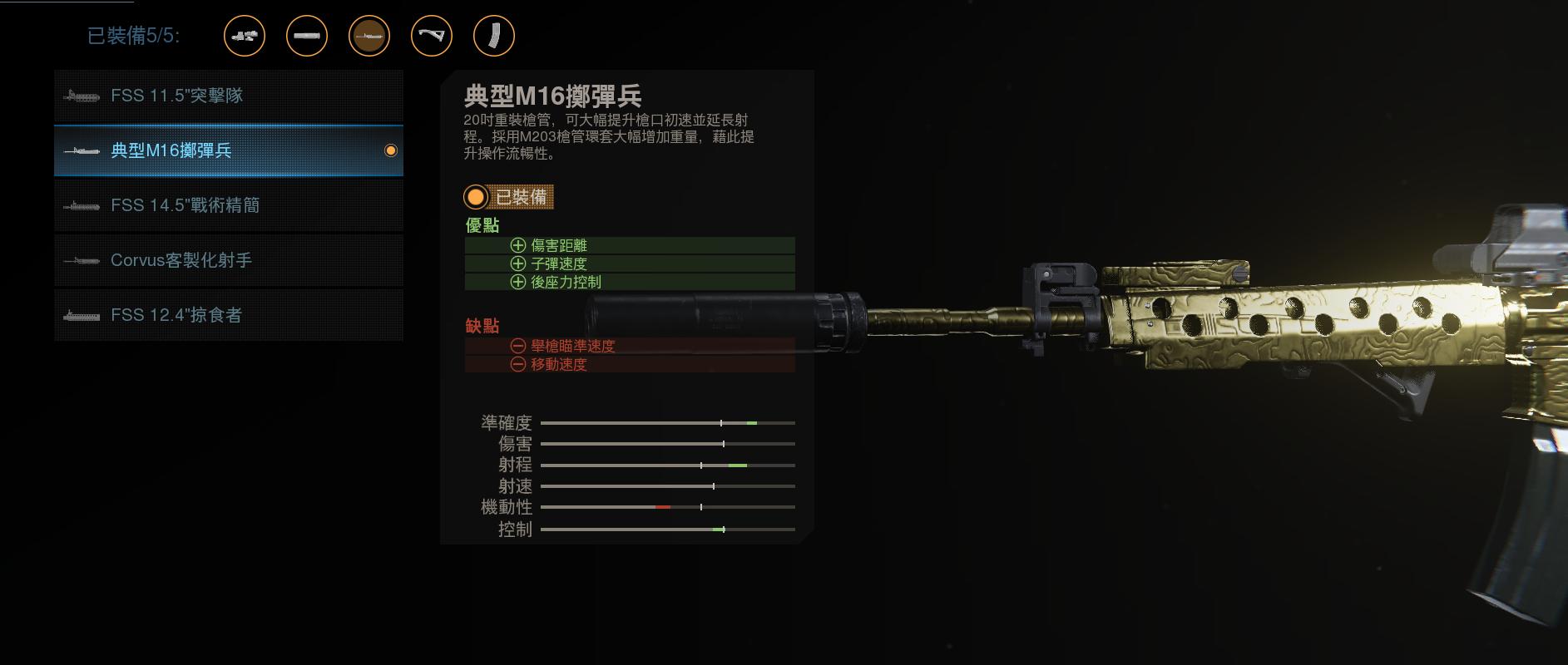Screen dimensions: 1568x665
Task: Open the magazine attachment slot icon
Action: point(493,36)
